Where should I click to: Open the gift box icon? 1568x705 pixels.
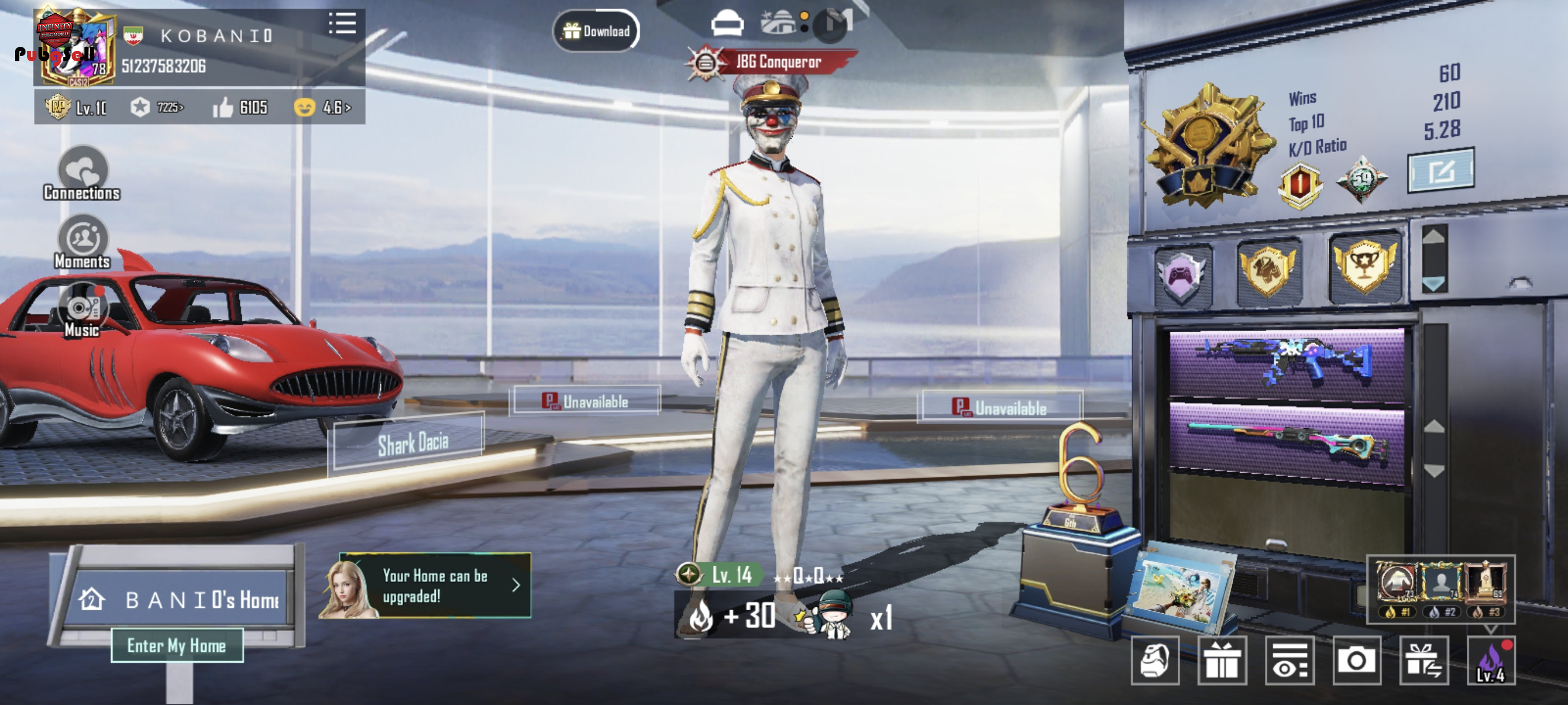pos(1222,661)
